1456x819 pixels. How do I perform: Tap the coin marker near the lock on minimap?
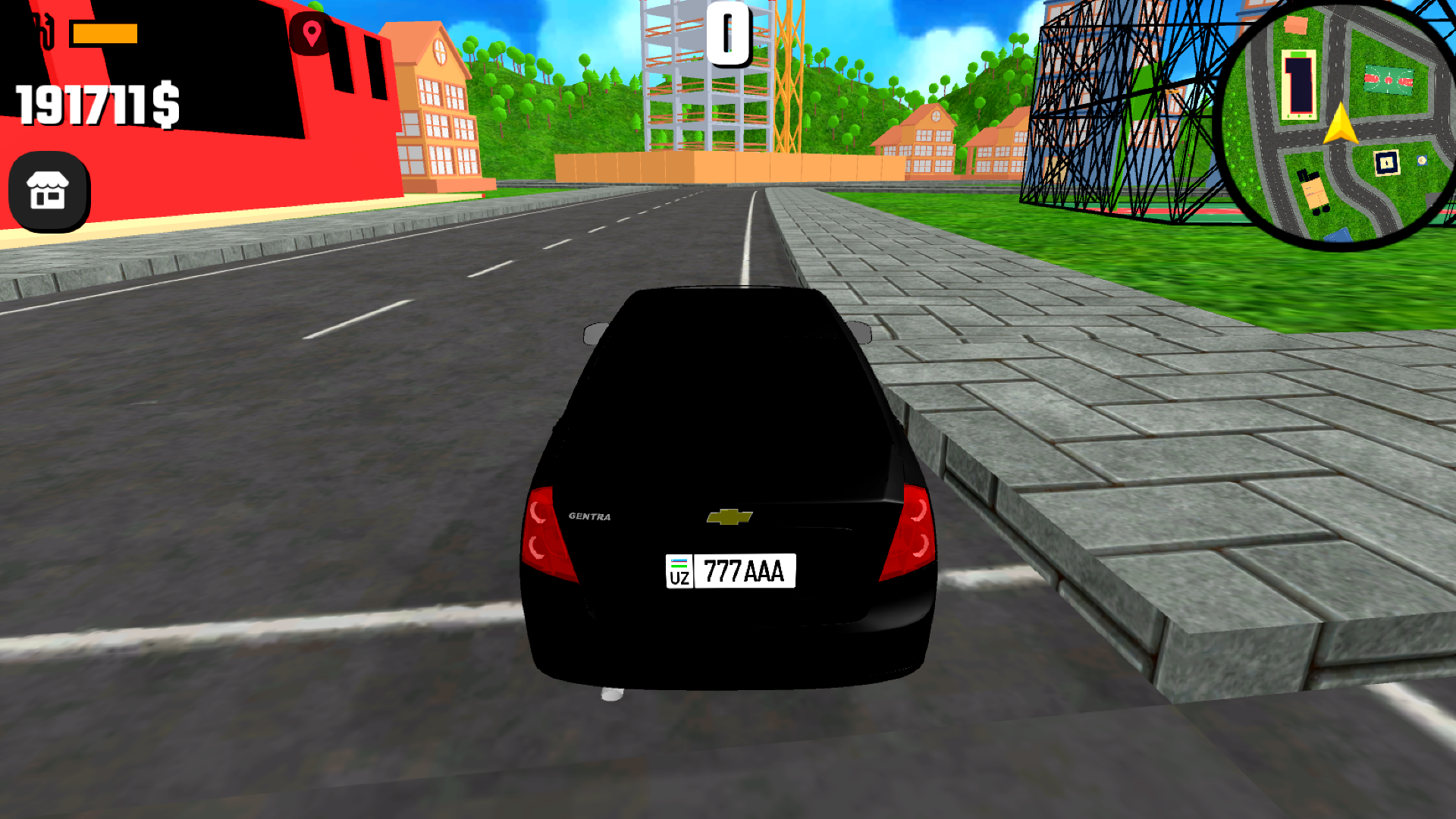pyautogui.click(x=1421, y=161)
